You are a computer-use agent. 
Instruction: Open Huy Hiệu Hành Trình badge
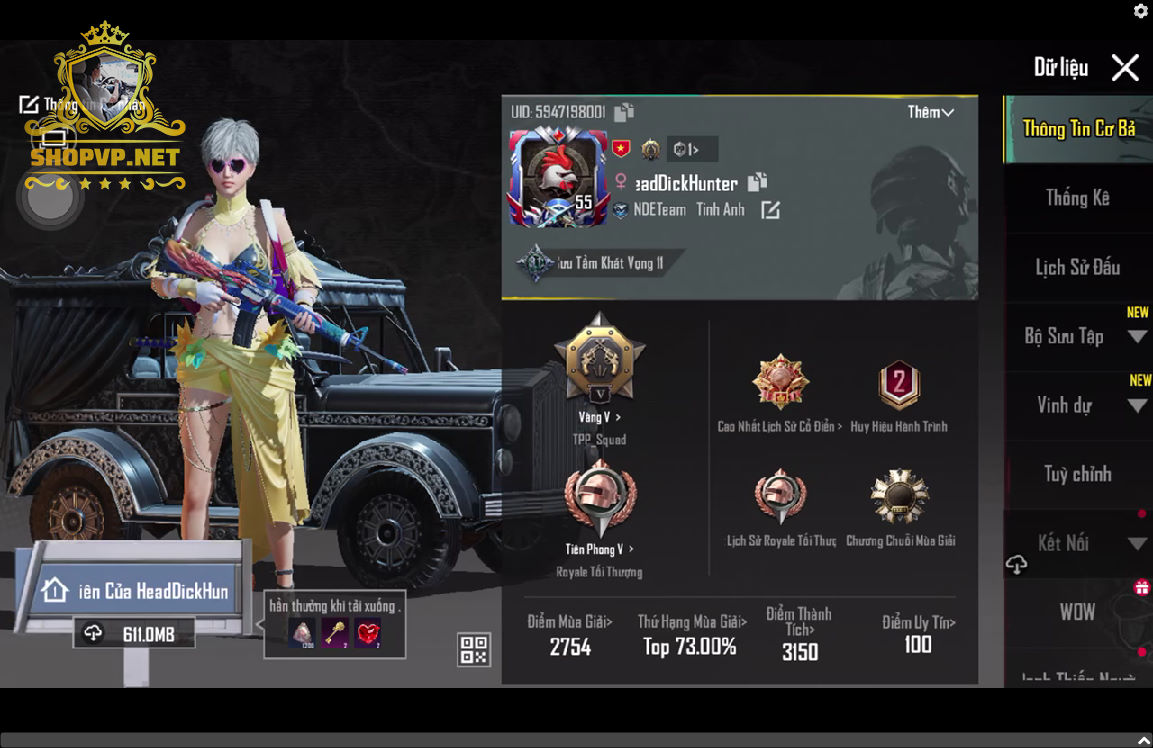[x=899, y=385]
